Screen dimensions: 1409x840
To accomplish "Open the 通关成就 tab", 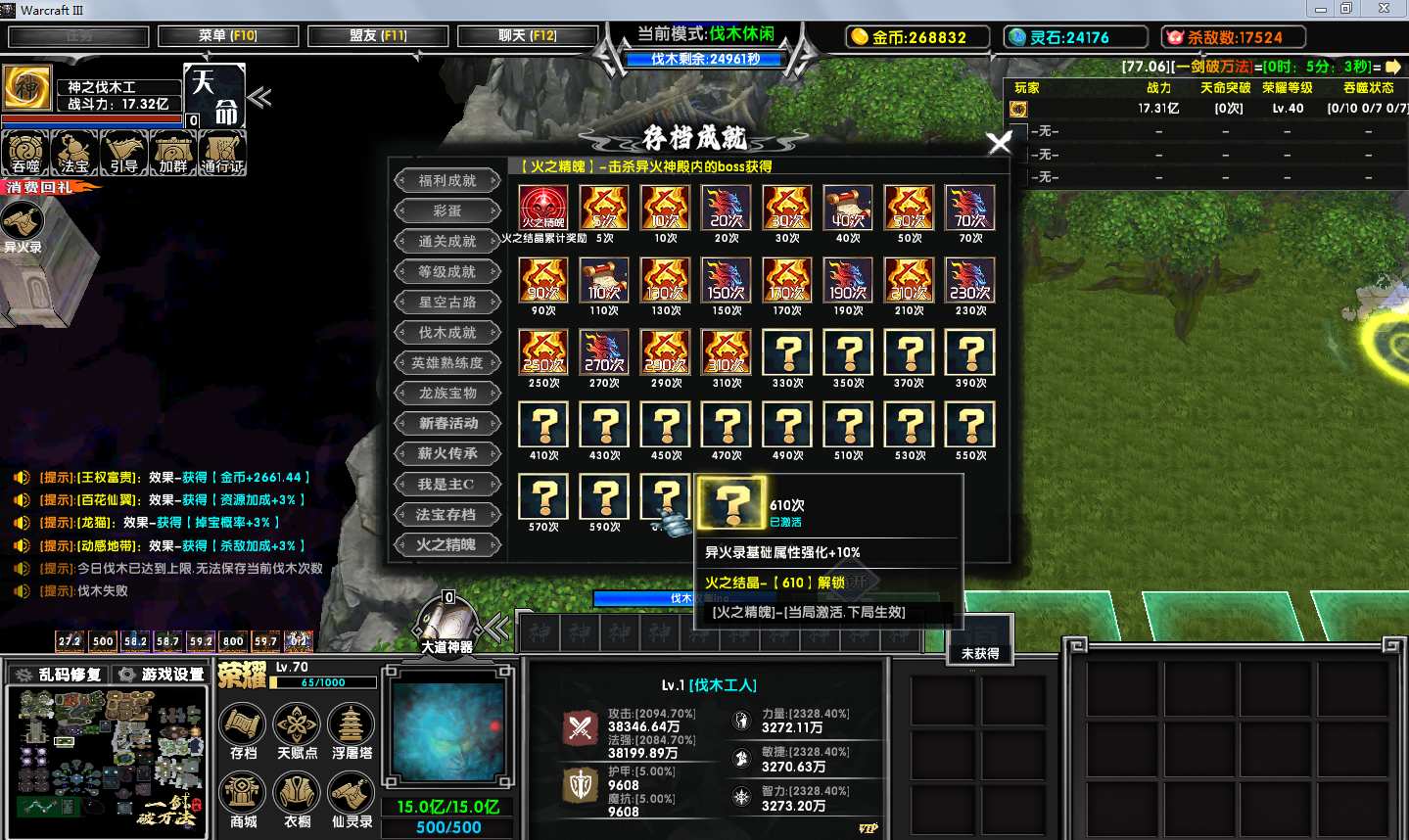I will (447, 242).
